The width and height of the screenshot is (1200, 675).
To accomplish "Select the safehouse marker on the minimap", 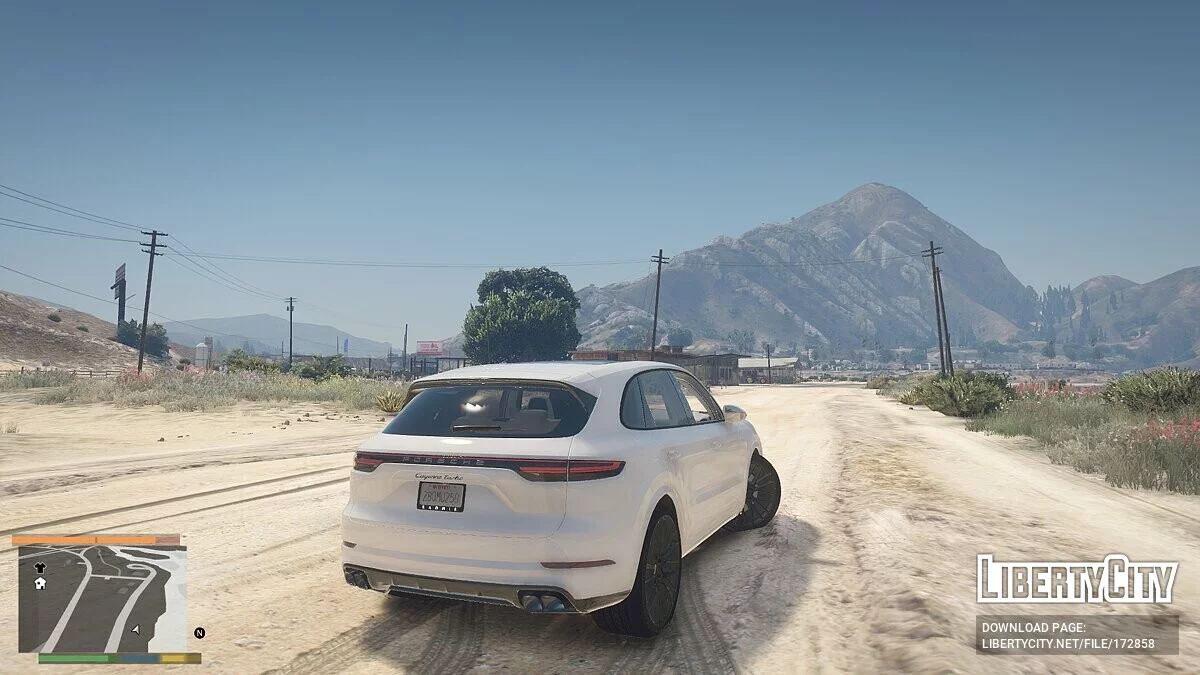I will click(x=40, y=583).
